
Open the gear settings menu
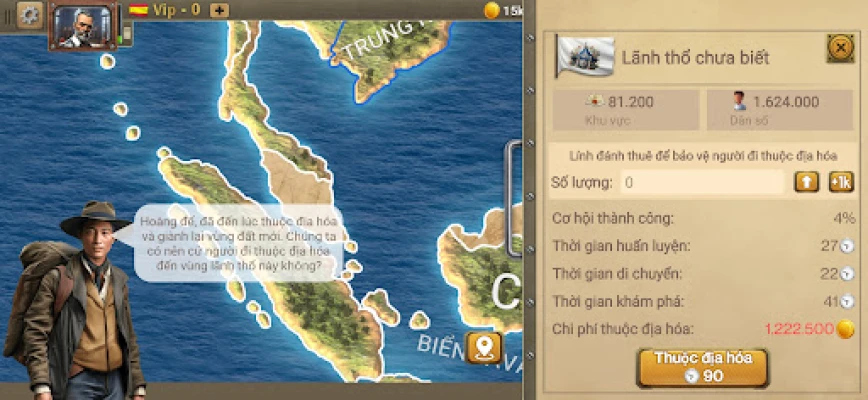point(29,14)
